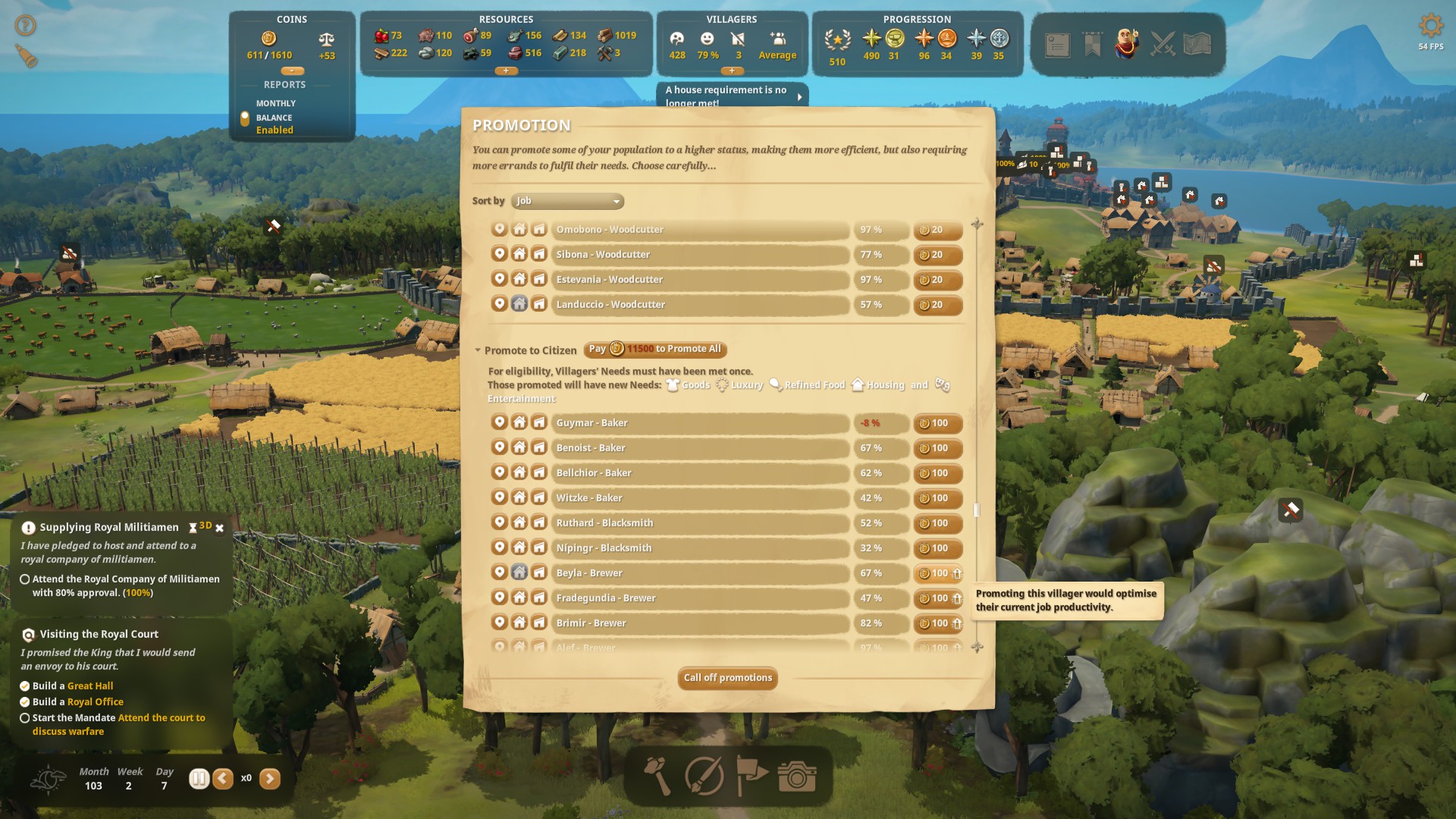The image size is (1456, 819).
Task: Promote Sibona the Woodcutter for 20 coins
Action: pos(938,255)
